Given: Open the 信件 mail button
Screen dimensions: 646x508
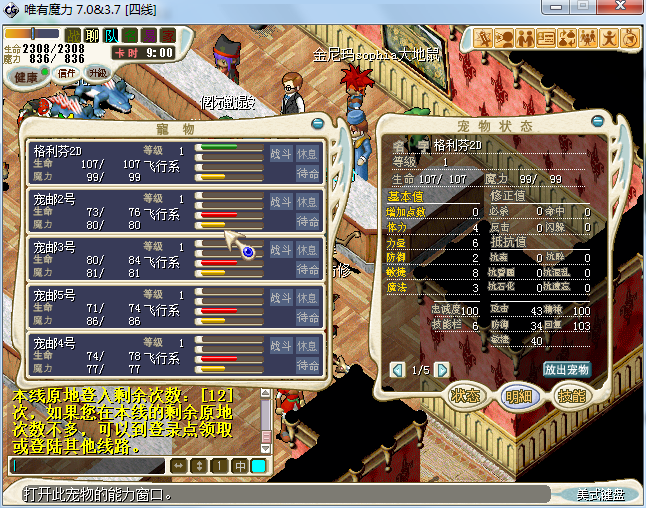Looking at the screenshot, I should point(66,73).
